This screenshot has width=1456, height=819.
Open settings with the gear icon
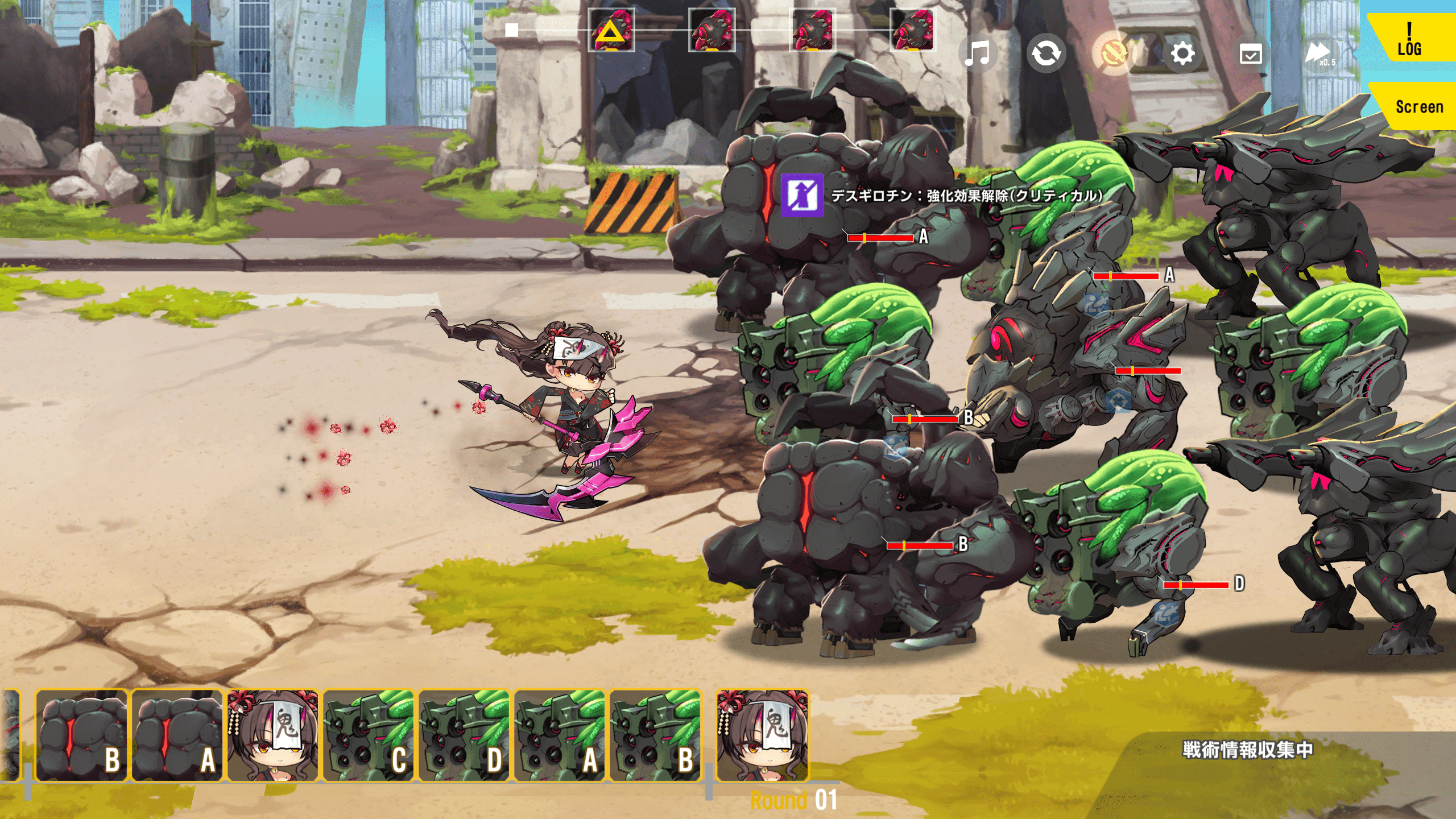click(x=1182, y=54)
